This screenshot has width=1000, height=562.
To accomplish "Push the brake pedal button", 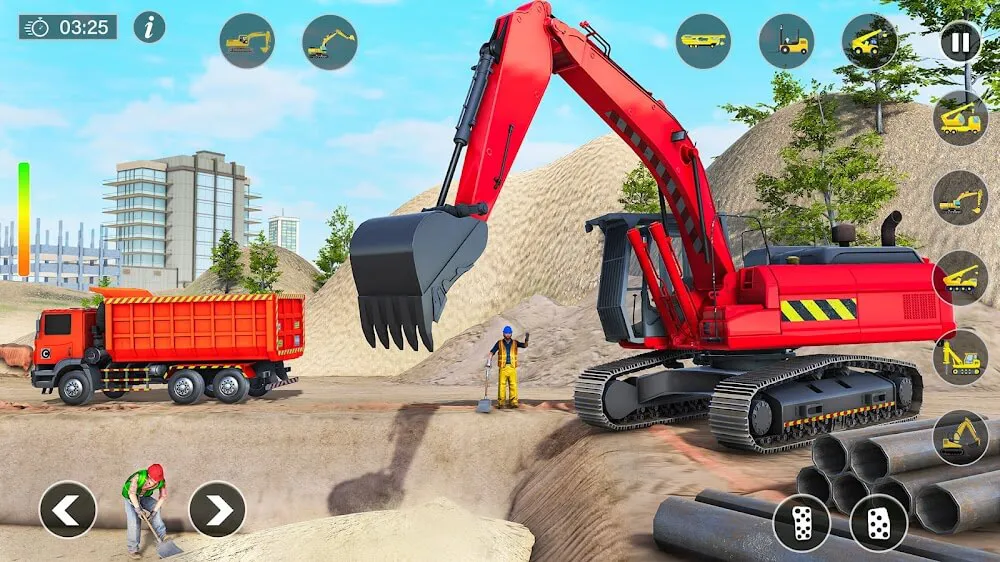I will 801,522.
